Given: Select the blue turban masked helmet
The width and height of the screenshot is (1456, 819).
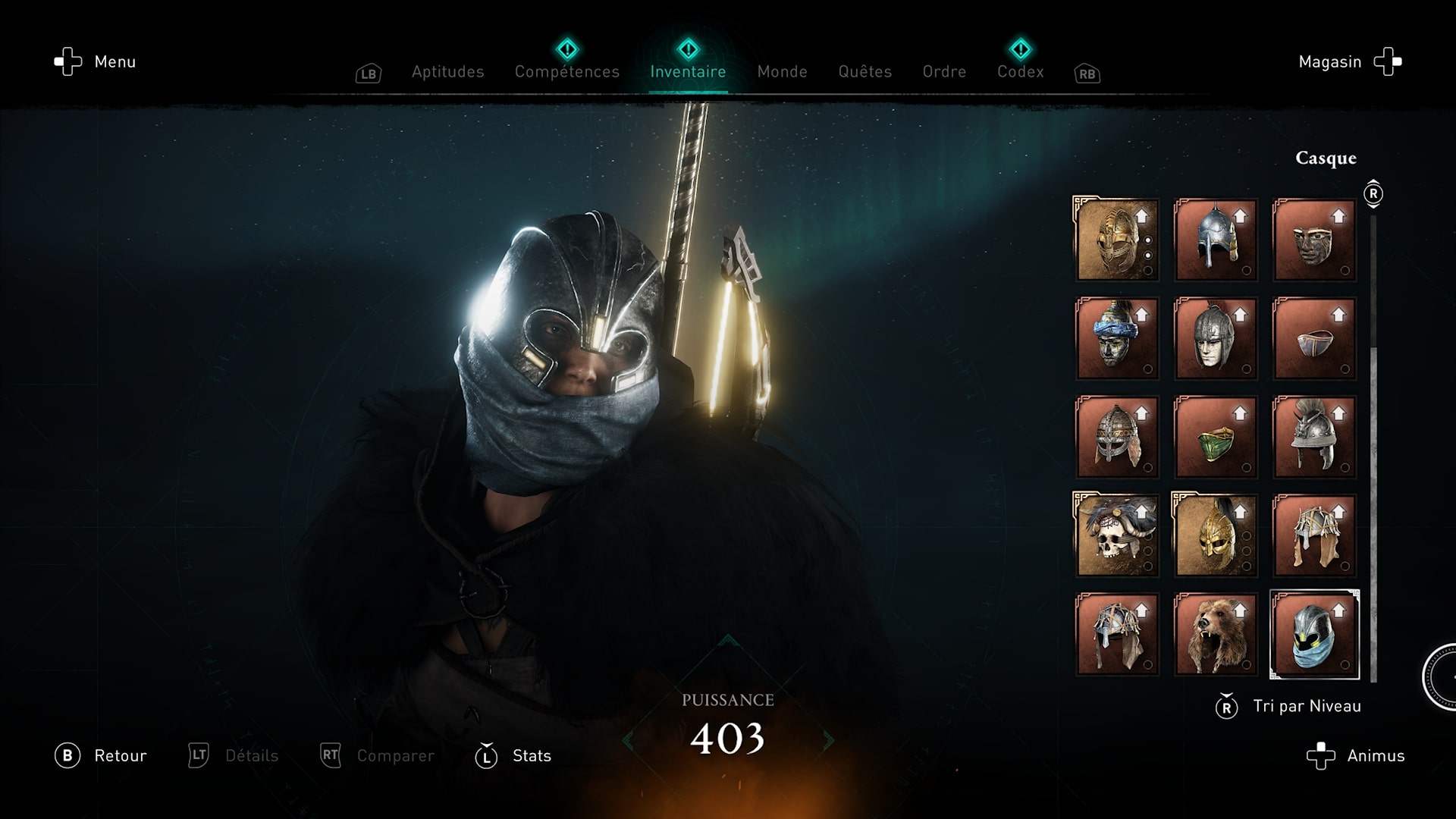Looking at the screenshot, I should tap(1117, 338).
